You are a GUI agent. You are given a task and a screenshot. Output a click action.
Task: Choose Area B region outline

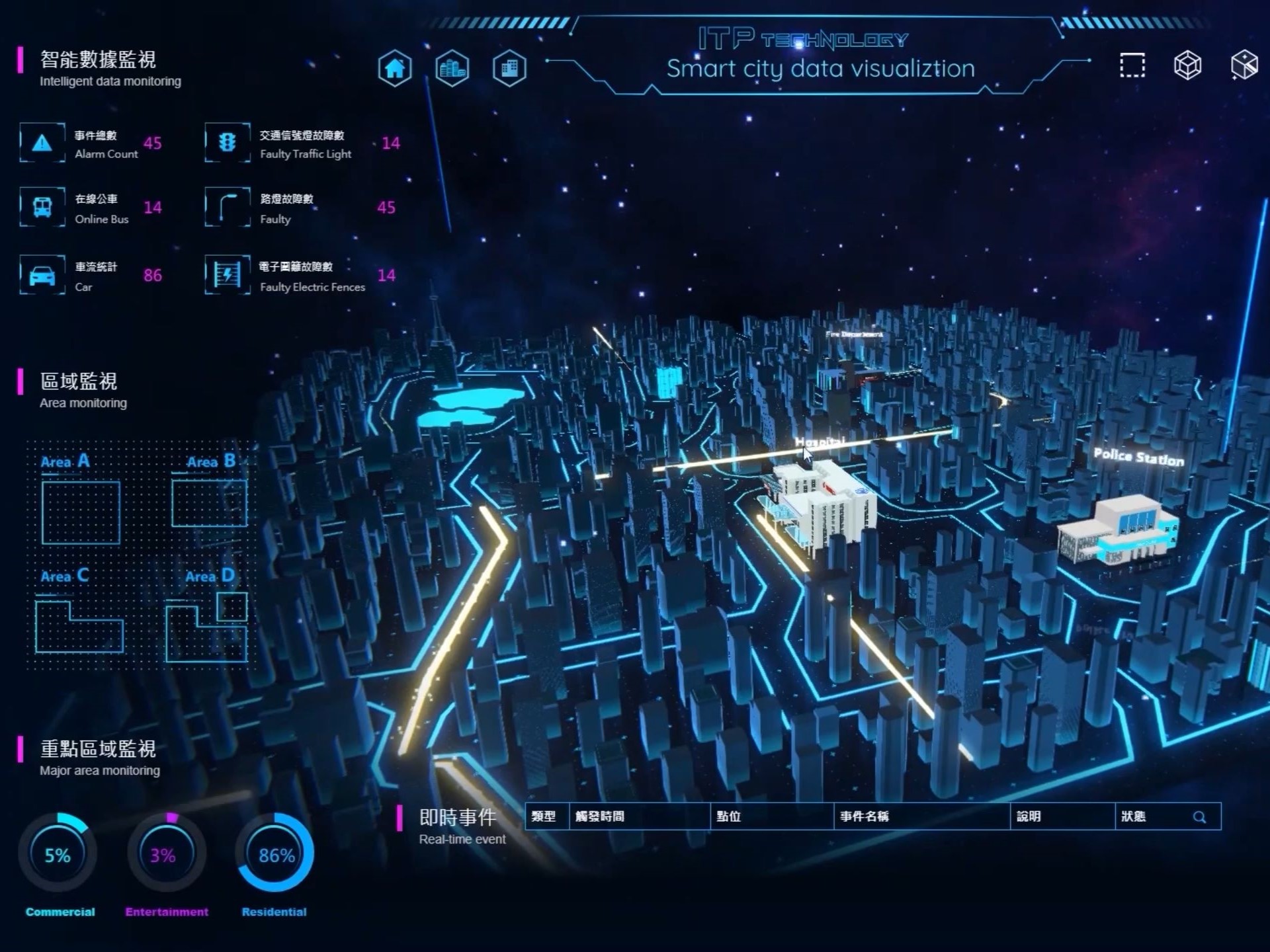[209, 503]
